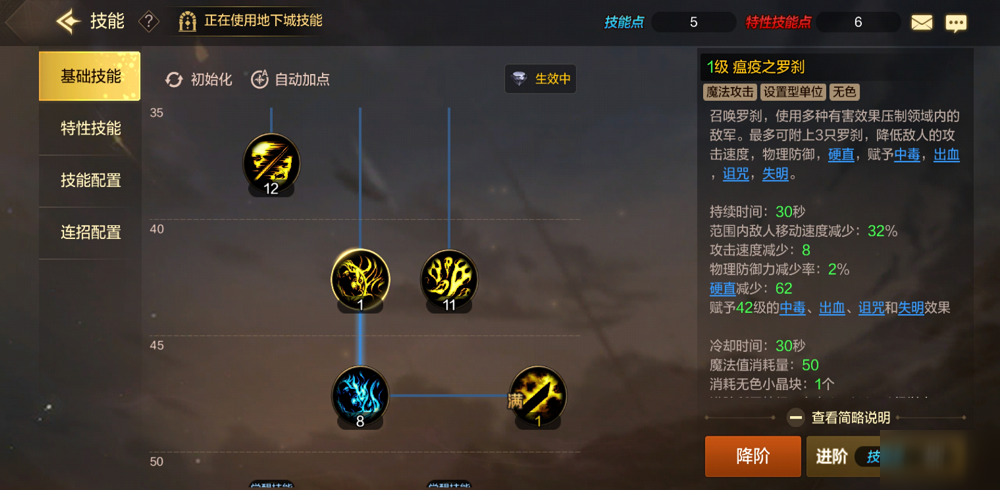Select the maxed 满 skill icon
Screen dimensions: 1000x490
(538, 394)
